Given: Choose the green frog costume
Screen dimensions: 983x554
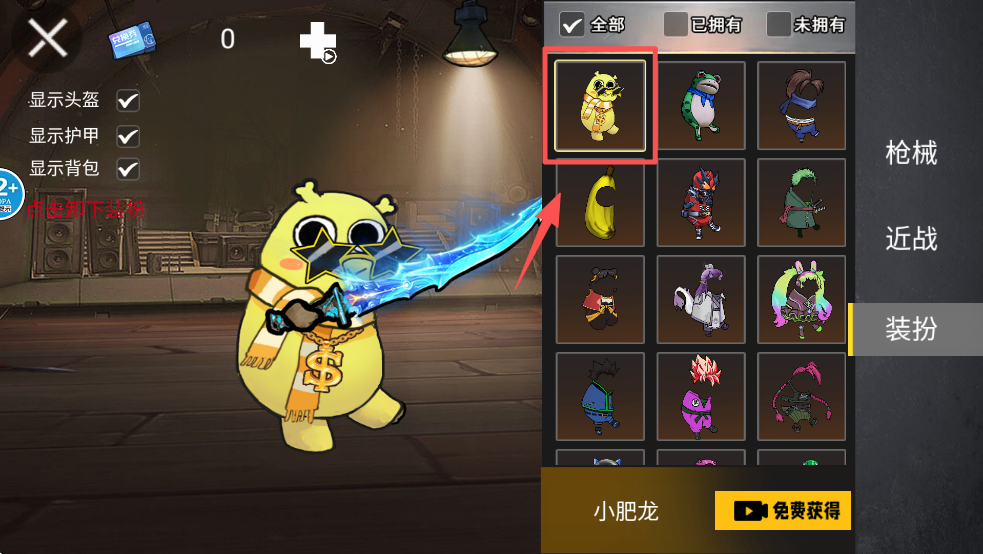Looking at the screenshot, I should [x=700, y=106].
